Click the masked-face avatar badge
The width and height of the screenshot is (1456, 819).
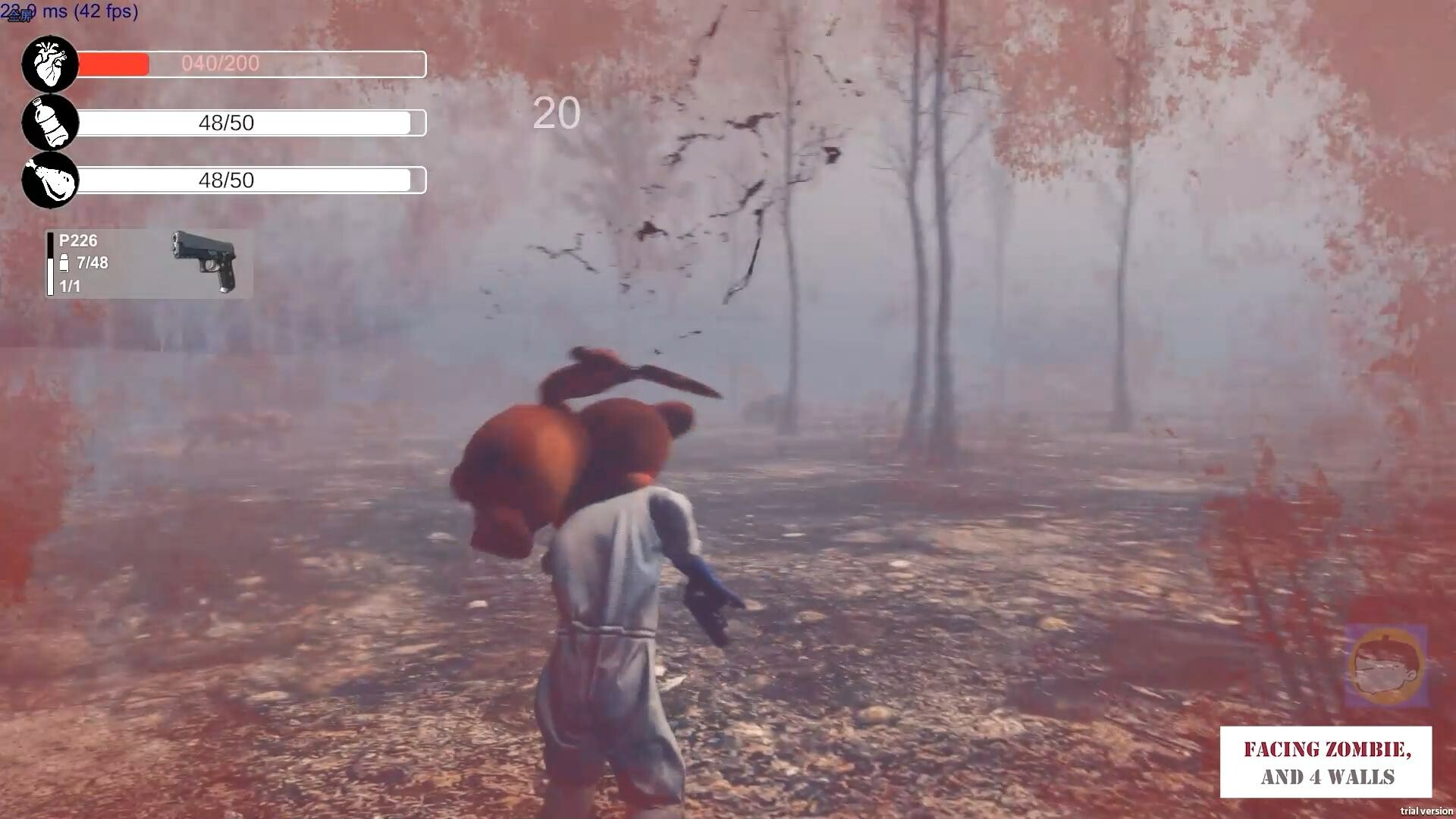(1386, 666)
